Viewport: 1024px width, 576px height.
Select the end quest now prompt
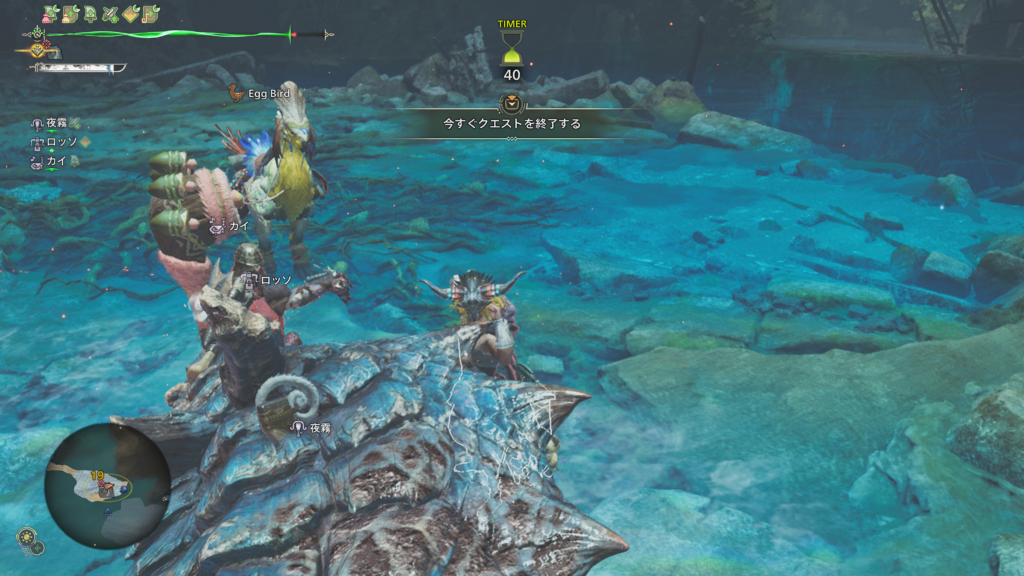click(512, 124)
